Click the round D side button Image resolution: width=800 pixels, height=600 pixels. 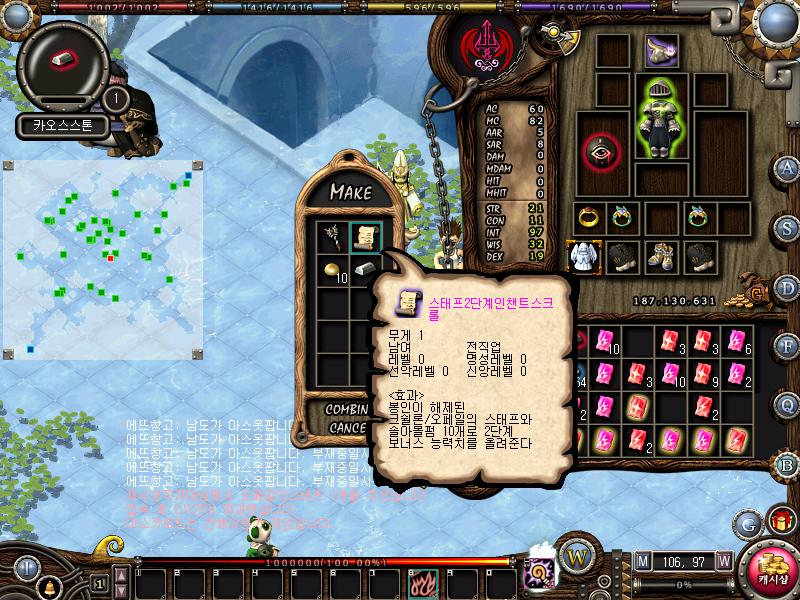point(787,287)
